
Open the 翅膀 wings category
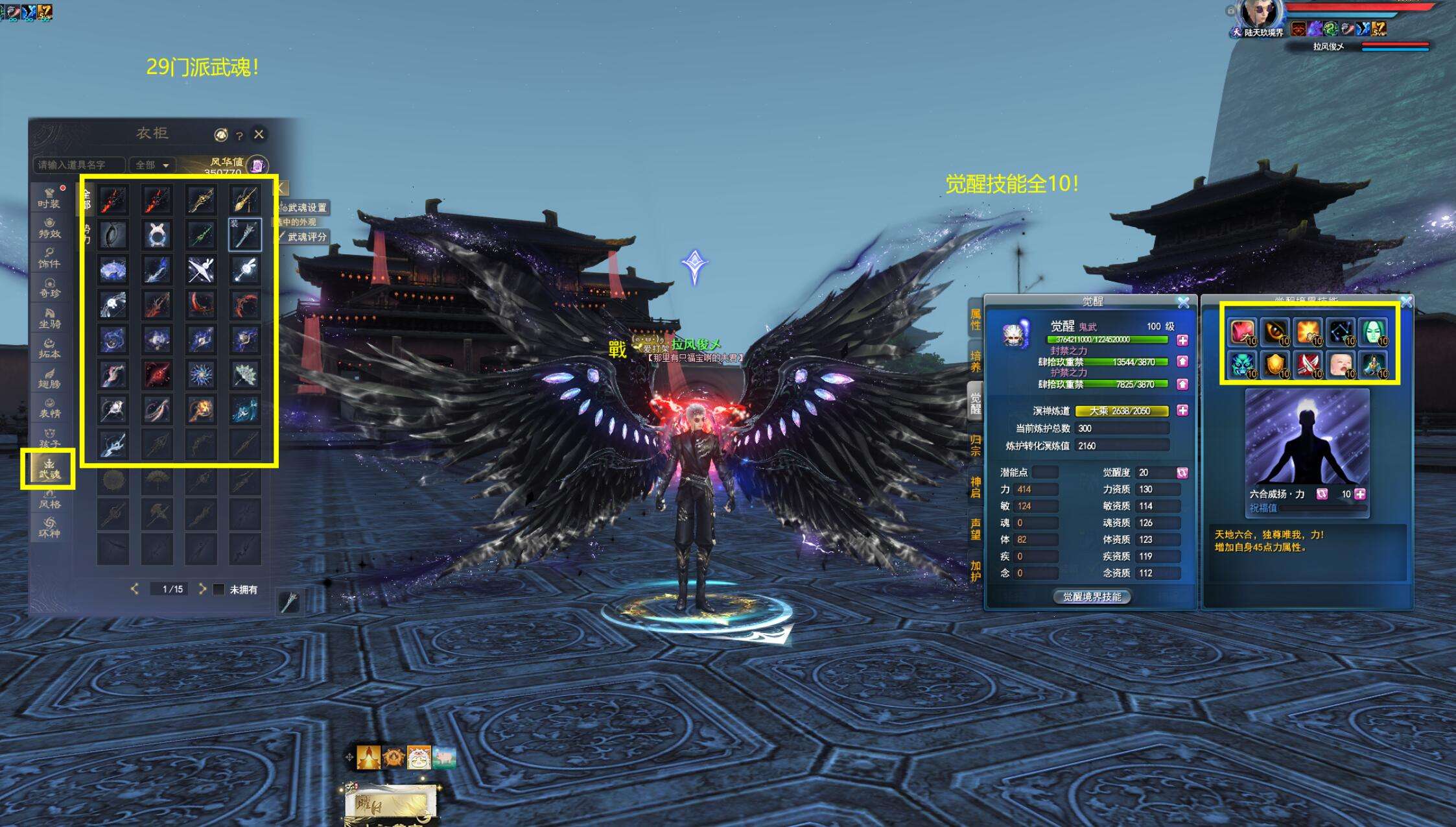(x=49, y=378)
